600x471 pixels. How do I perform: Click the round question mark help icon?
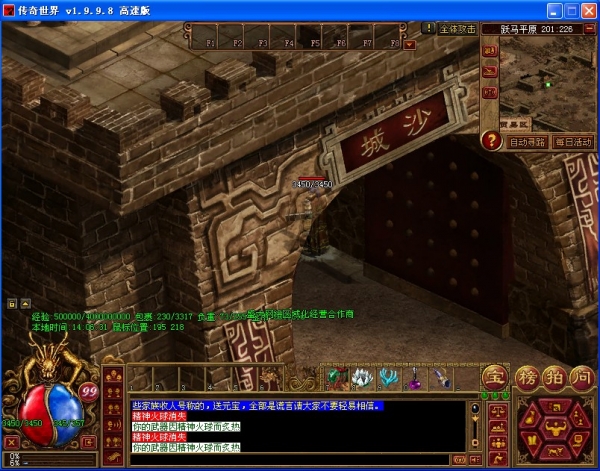(491, 141)
